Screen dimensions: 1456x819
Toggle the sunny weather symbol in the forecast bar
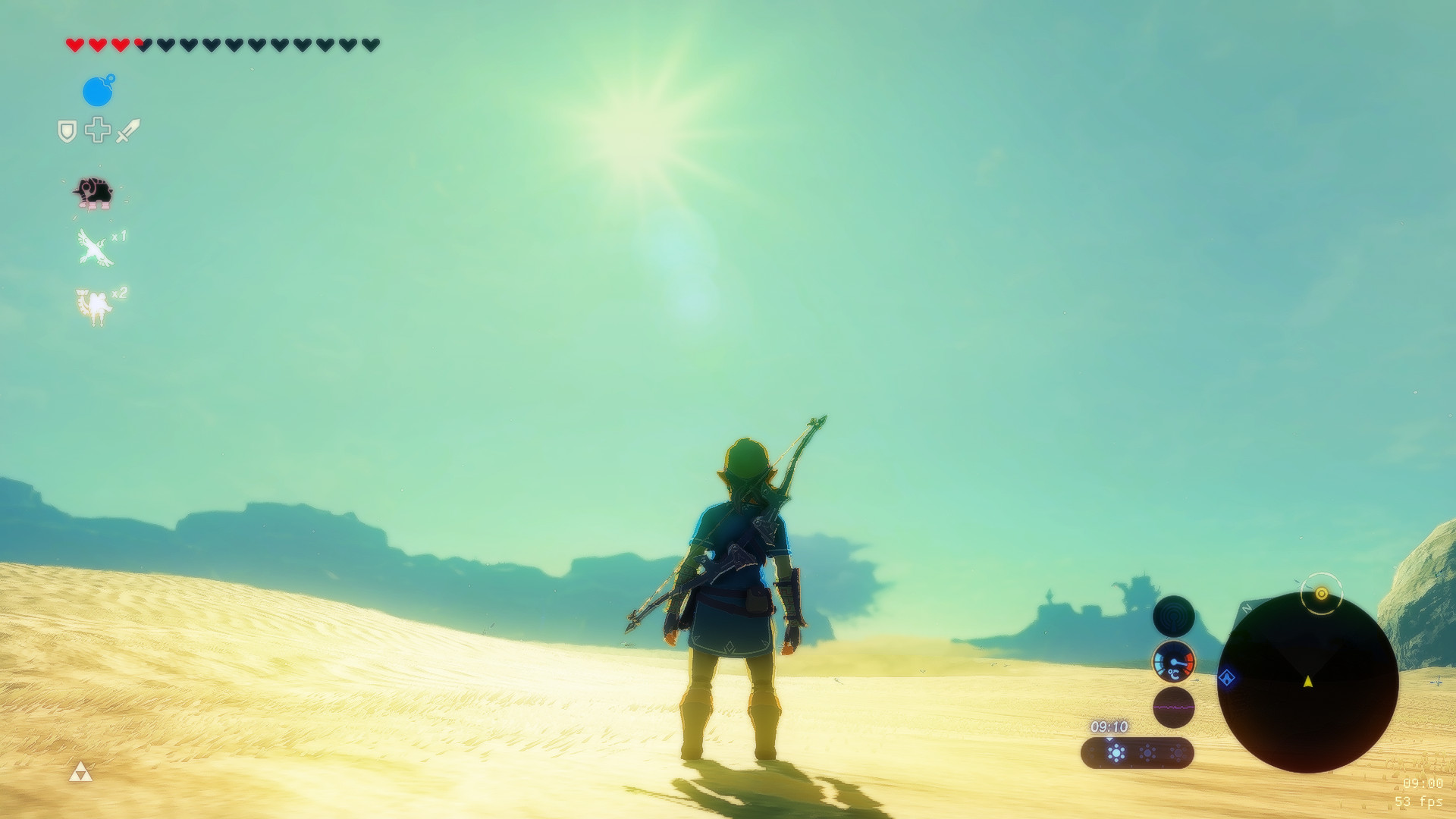[1116, 752]
